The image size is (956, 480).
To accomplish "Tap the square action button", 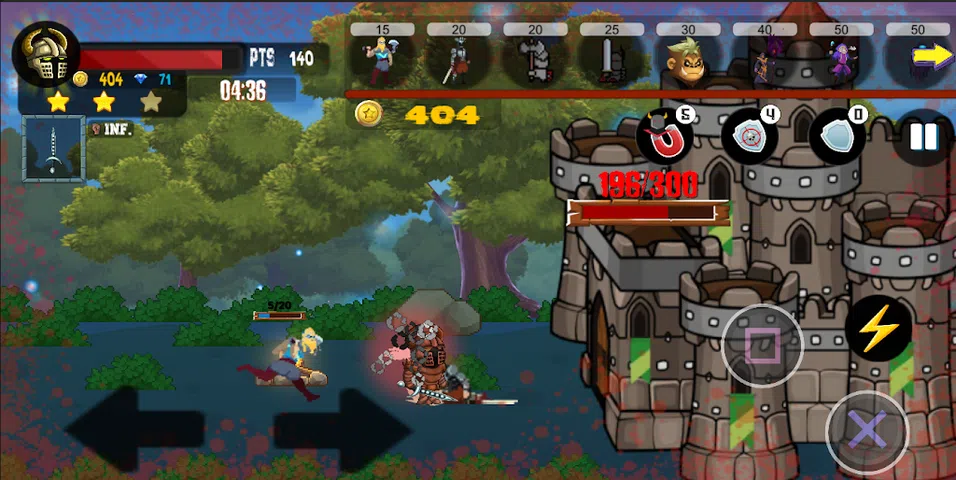I will pos(763,346).
